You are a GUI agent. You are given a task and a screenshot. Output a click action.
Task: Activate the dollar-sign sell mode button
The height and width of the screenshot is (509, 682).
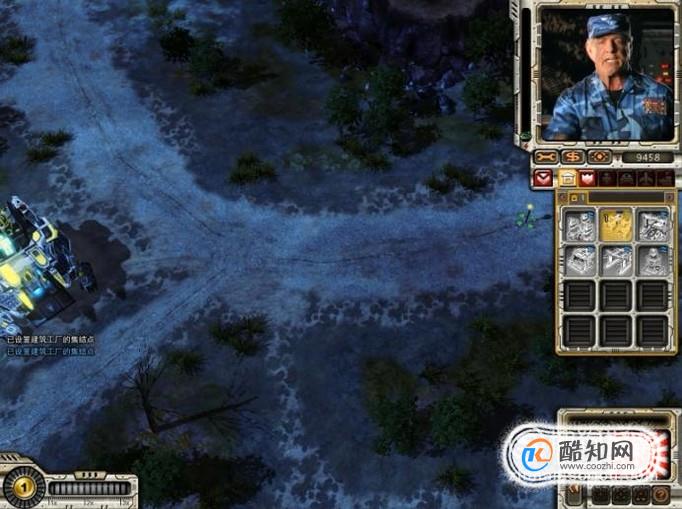click(x=573, y=157)
